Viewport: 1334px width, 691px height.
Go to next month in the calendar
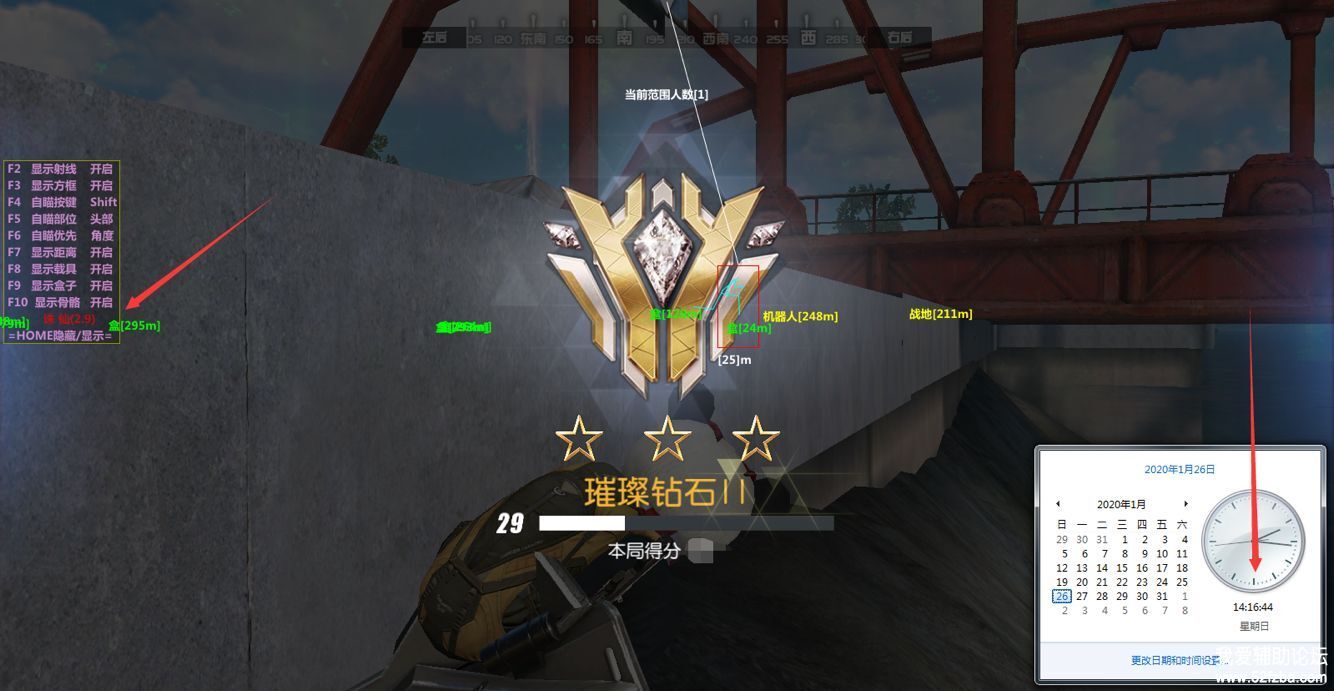click(1186, 504)
